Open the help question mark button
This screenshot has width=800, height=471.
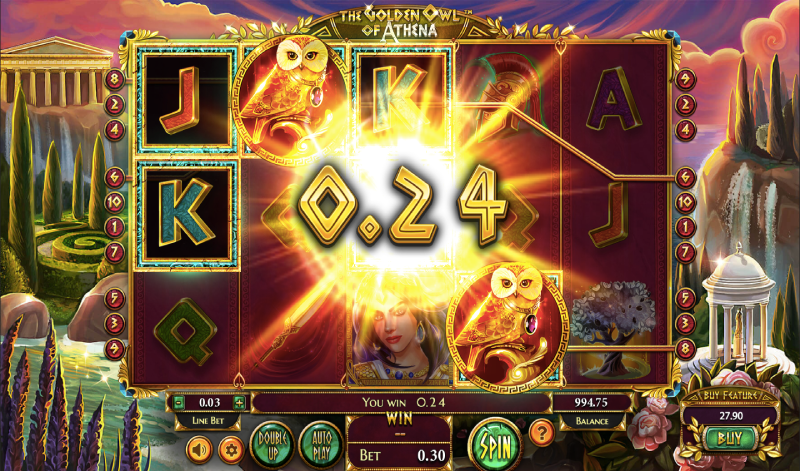543,433
